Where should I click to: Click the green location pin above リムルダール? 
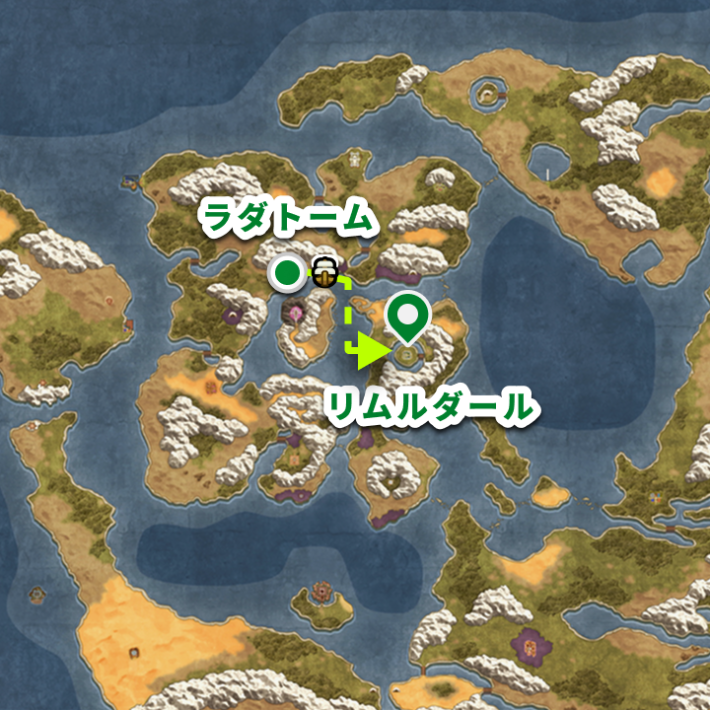tap(409, 318)
